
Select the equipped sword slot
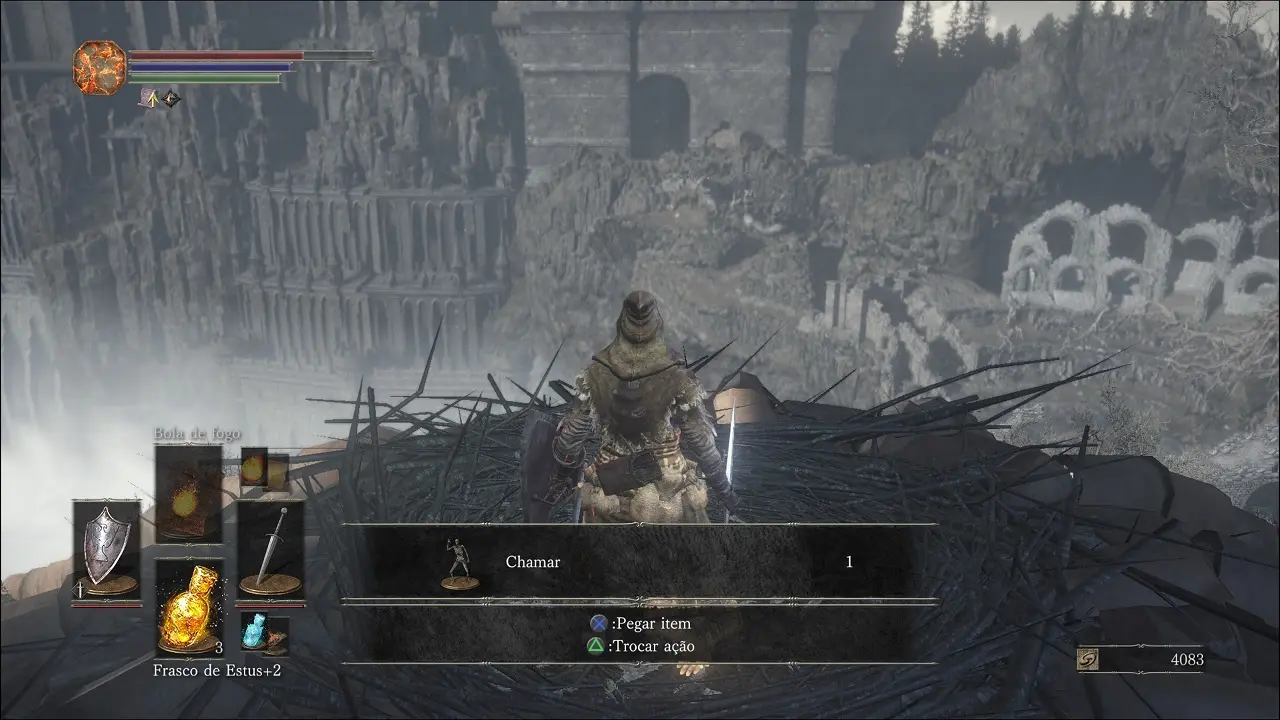click(x=270, y=549)
